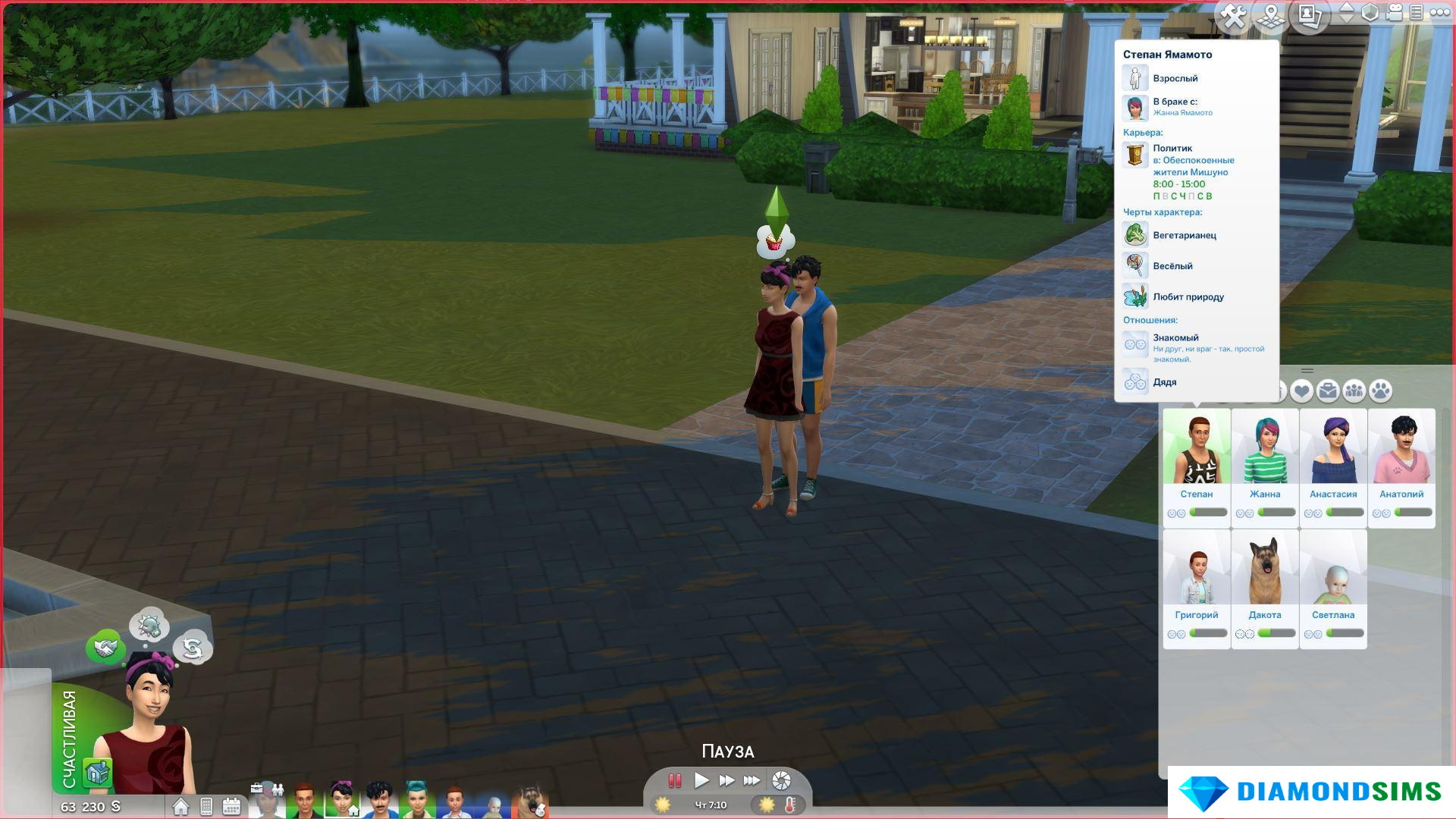Open the gallery photos button

(x=1310, y=14)
